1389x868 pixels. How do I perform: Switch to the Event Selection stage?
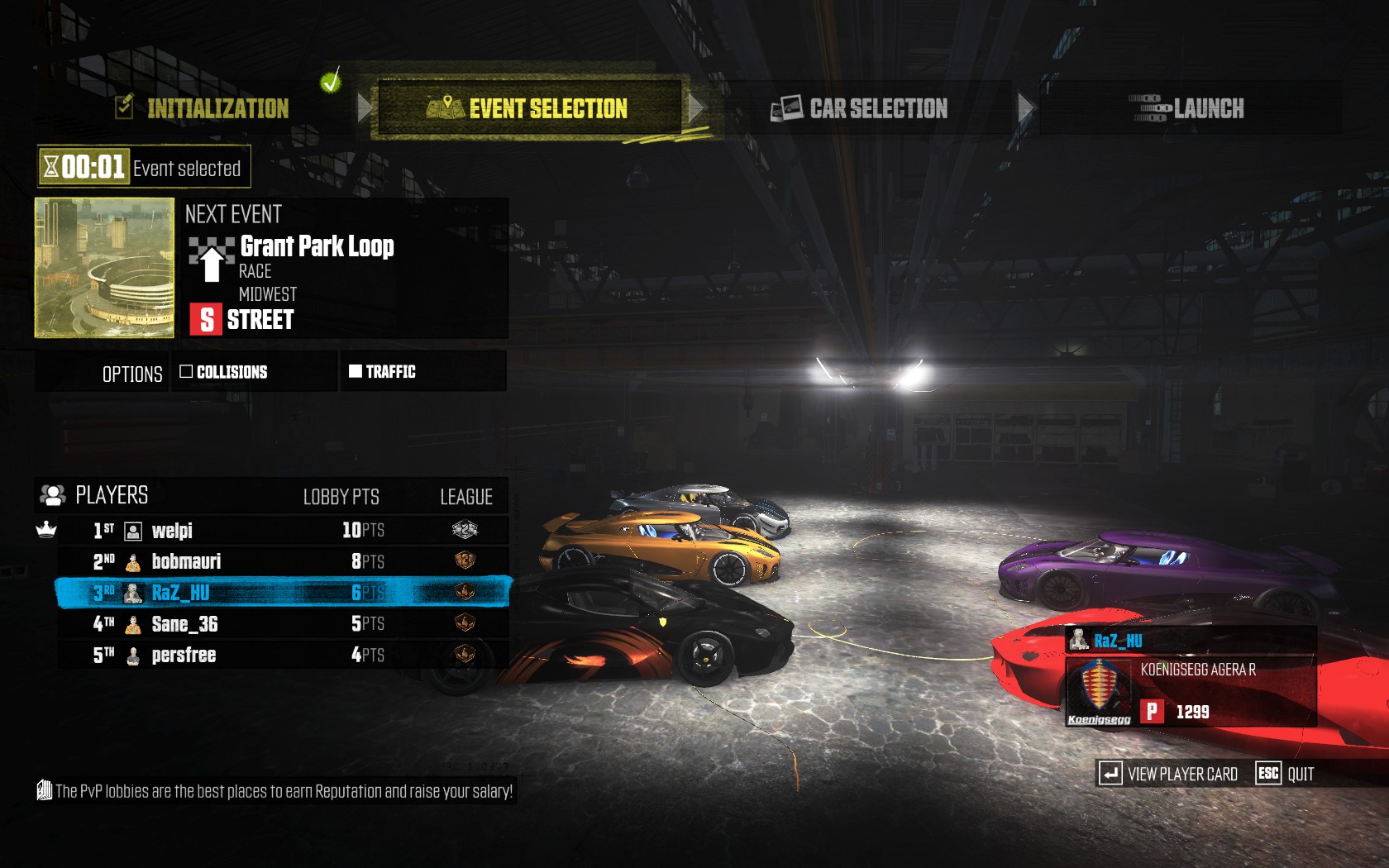(x=529, y=108)
